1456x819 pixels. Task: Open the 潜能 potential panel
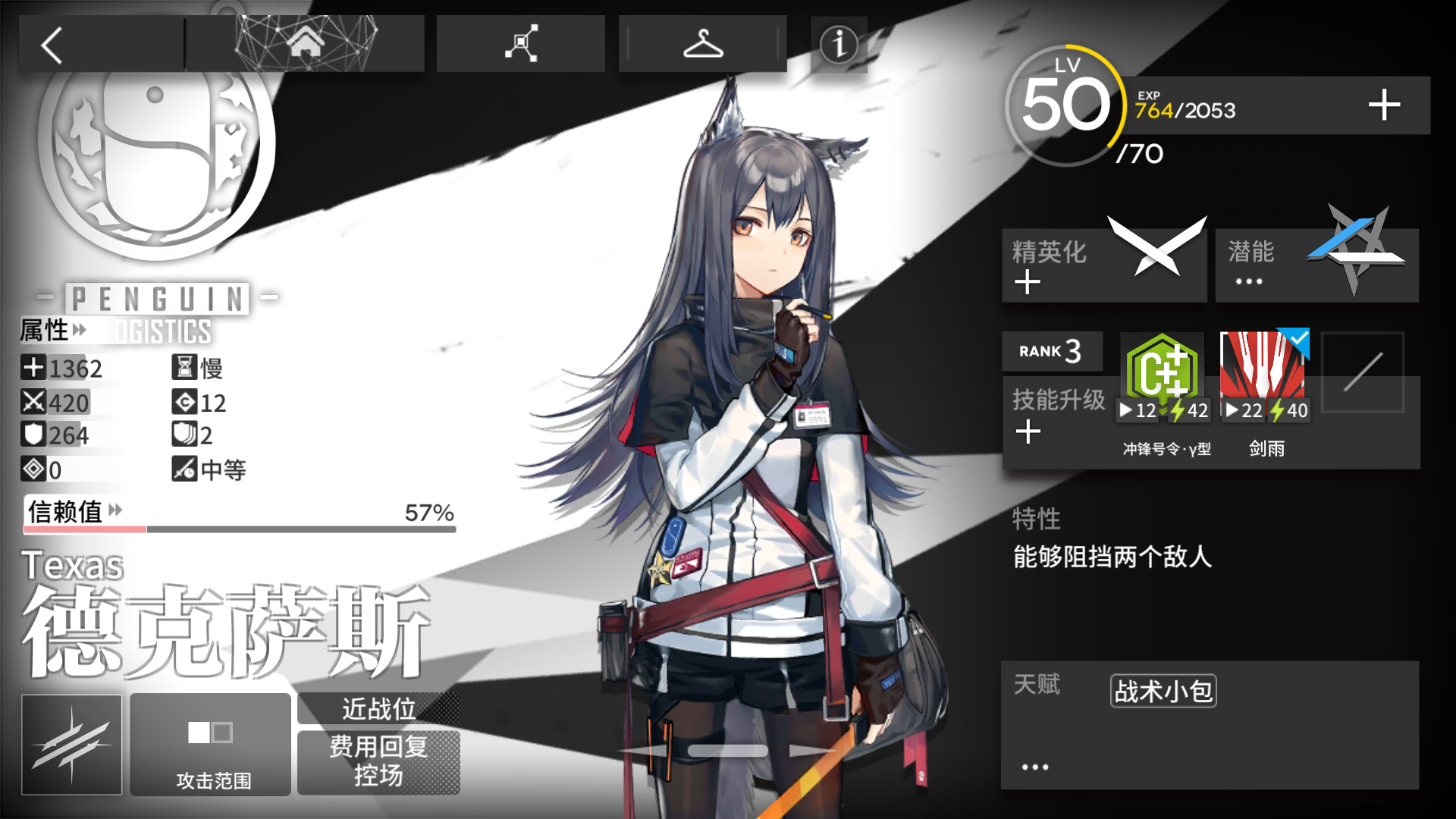click(x=1316, y=265)
